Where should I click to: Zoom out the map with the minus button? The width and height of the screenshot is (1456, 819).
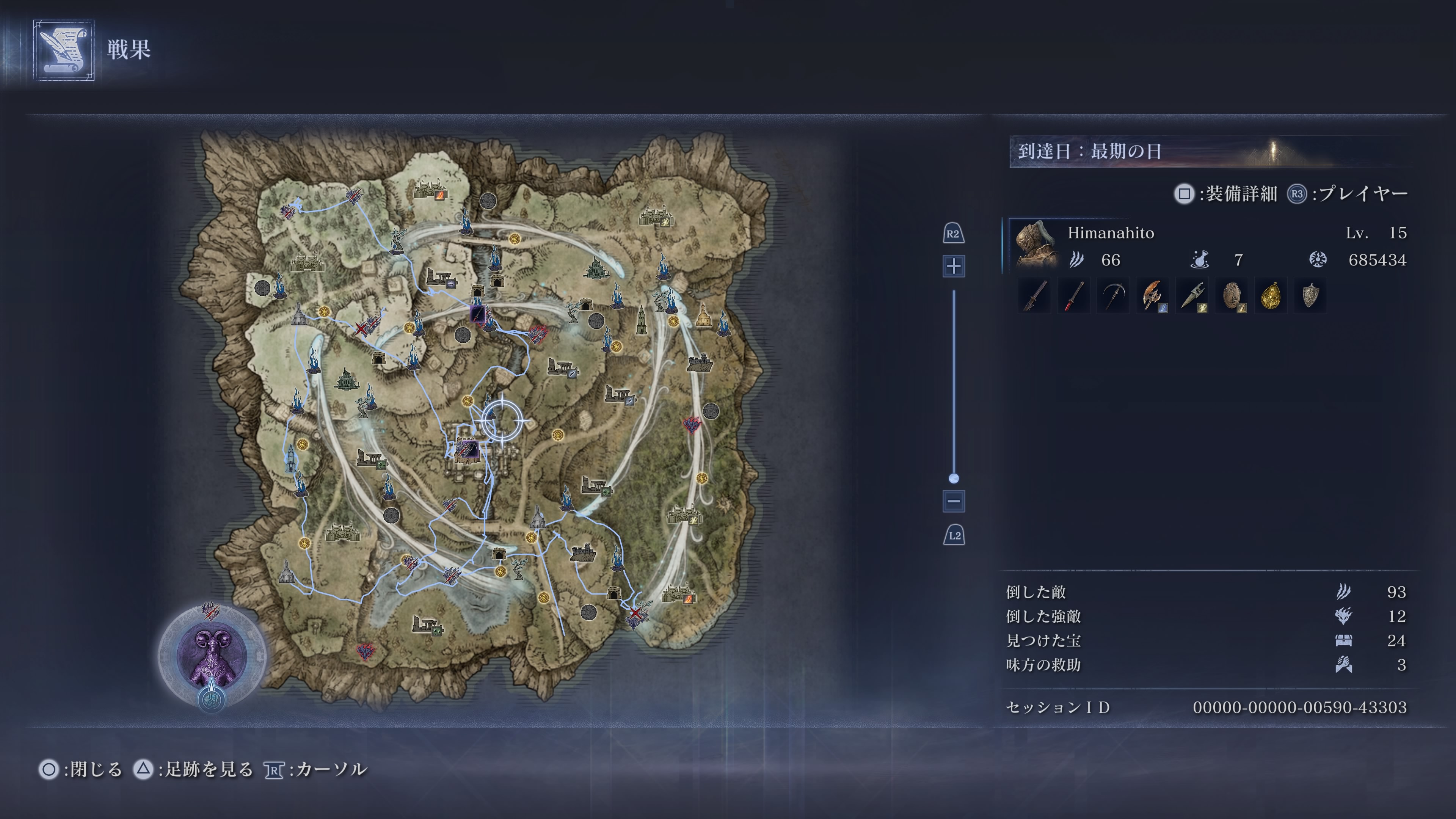point(954,501)
